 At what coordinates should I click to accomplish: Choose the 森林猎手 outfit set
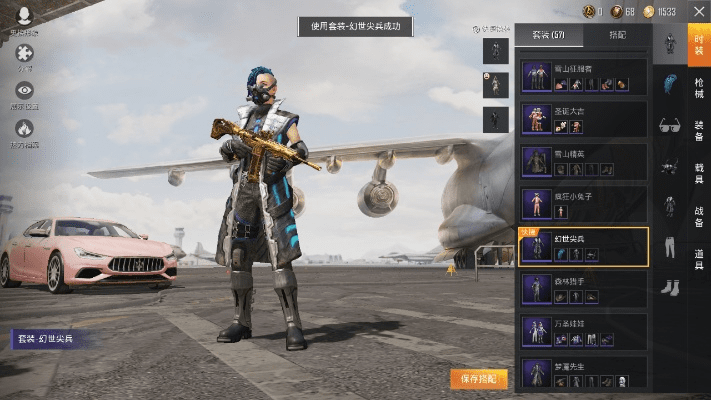point(584,289)
